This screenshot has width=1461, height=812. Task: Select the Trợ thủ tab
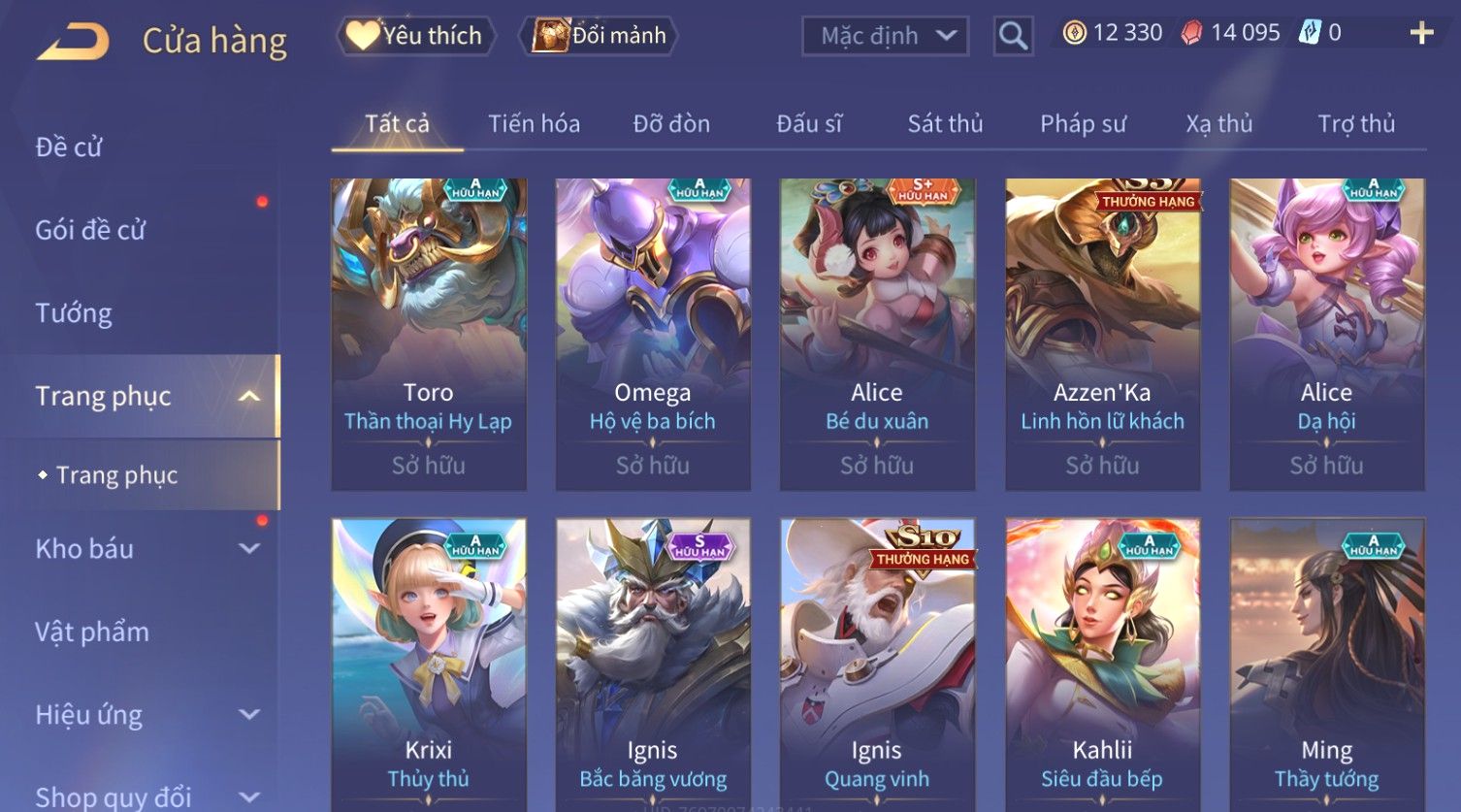(1355, 124)
